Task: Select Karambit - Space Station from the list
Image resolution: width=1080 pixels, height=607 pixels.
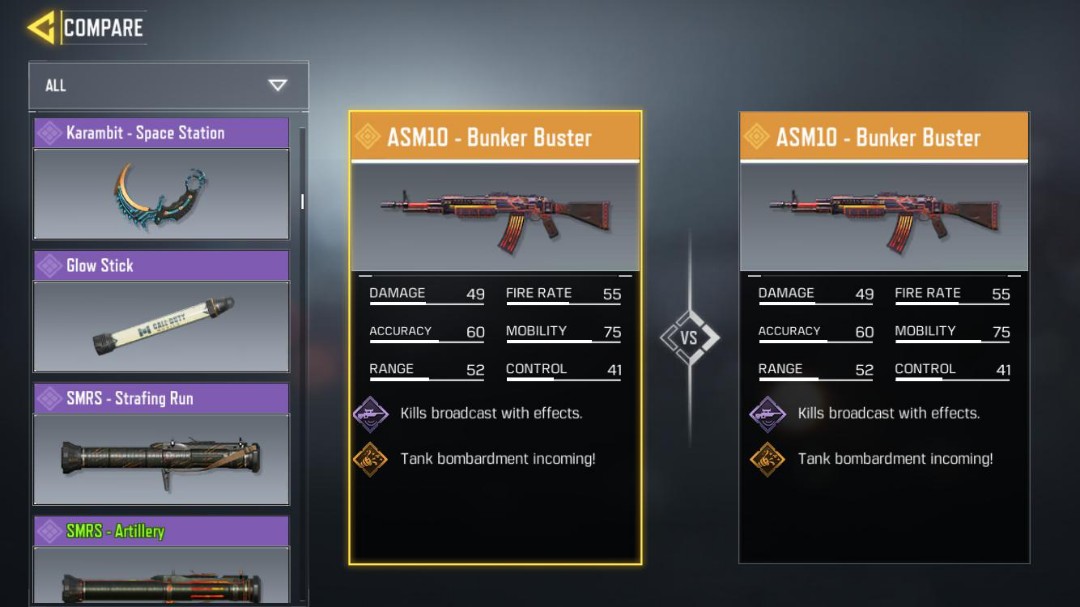Action: 161,180
